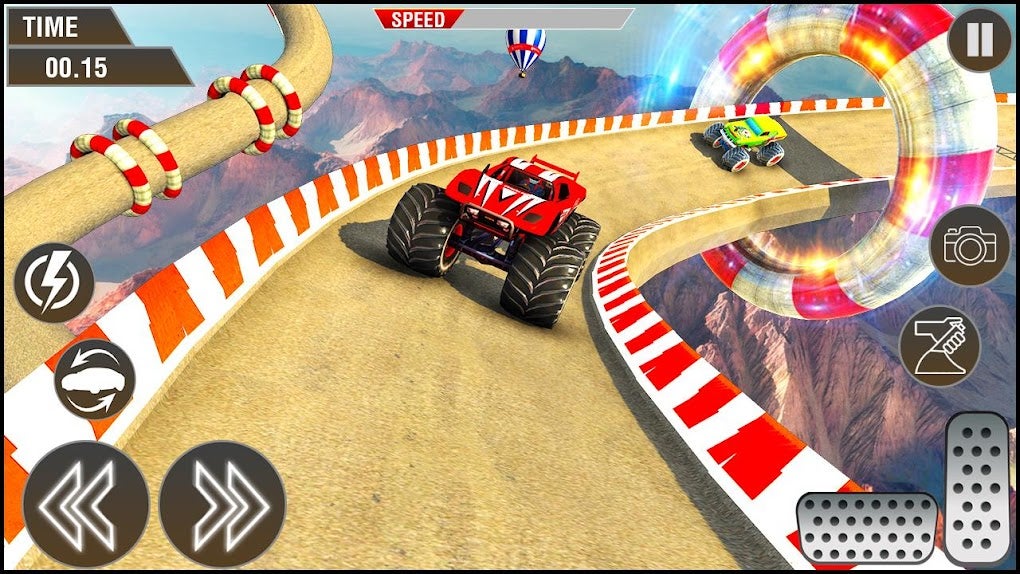Tap the camera view button
The width and height of the screenshot is (1020, 574).
pos(969,246)
